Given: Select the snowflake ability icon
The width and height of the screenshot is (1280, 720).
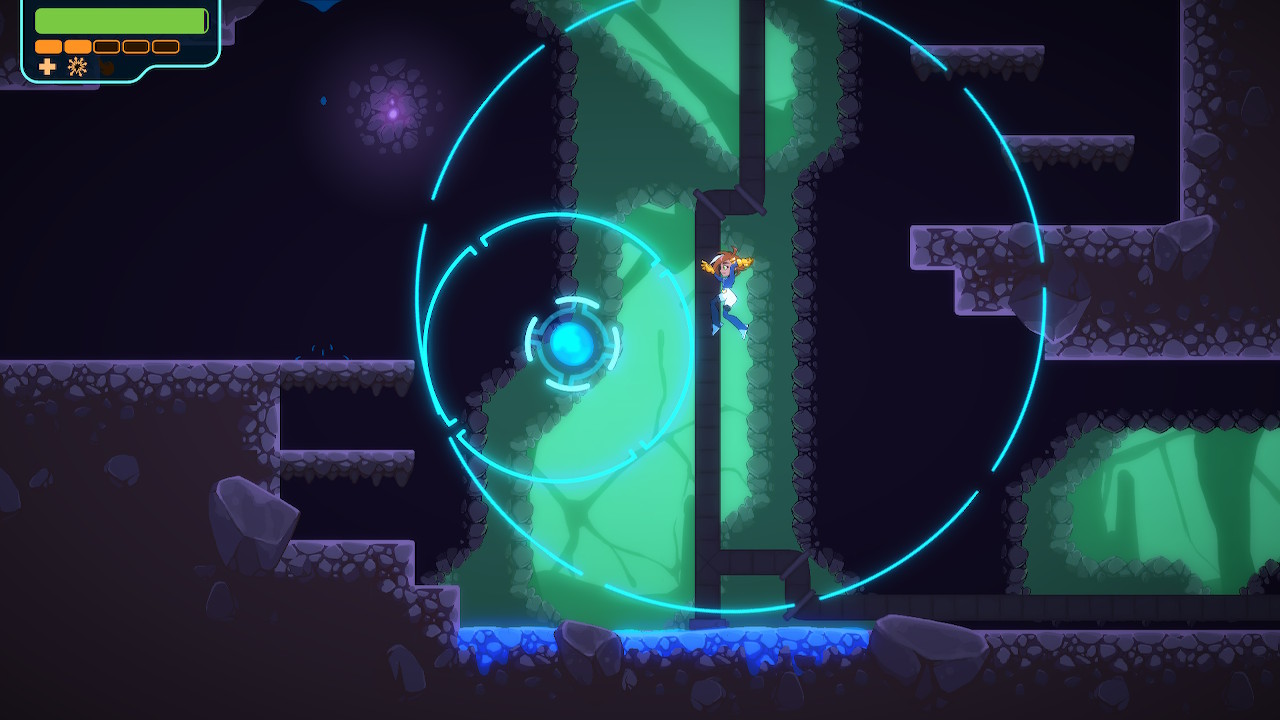Looking at the screenshot, I should (78, 67).
